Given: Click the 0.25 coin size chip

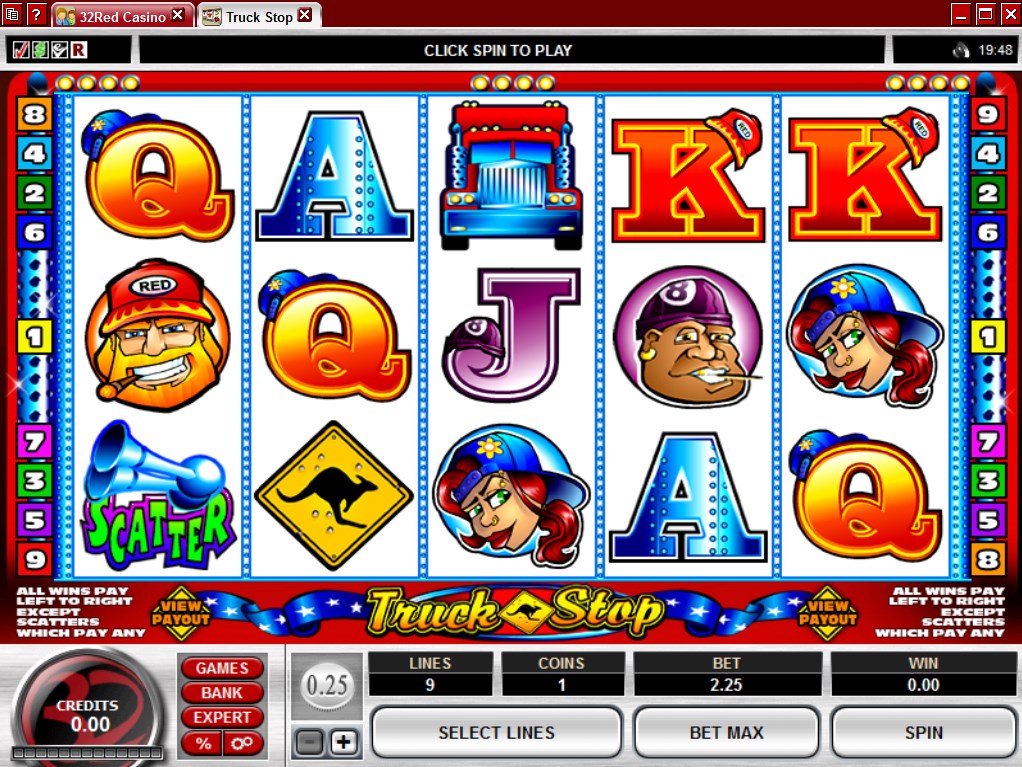Looking at the screenshot, I should click(x=326, y=687).
